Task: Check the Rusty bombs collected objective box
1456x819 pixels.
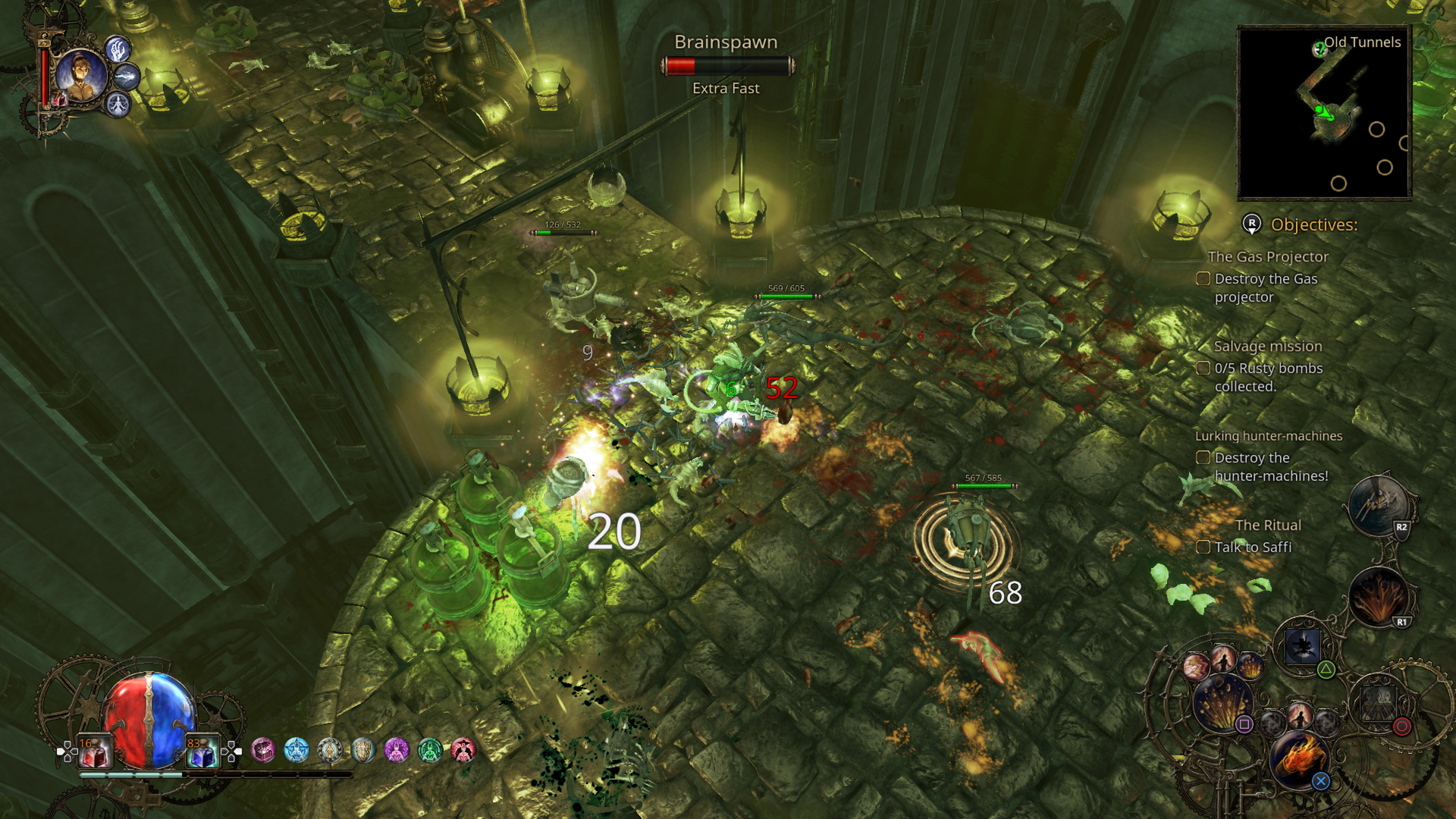Action: tap(1203, 369)
